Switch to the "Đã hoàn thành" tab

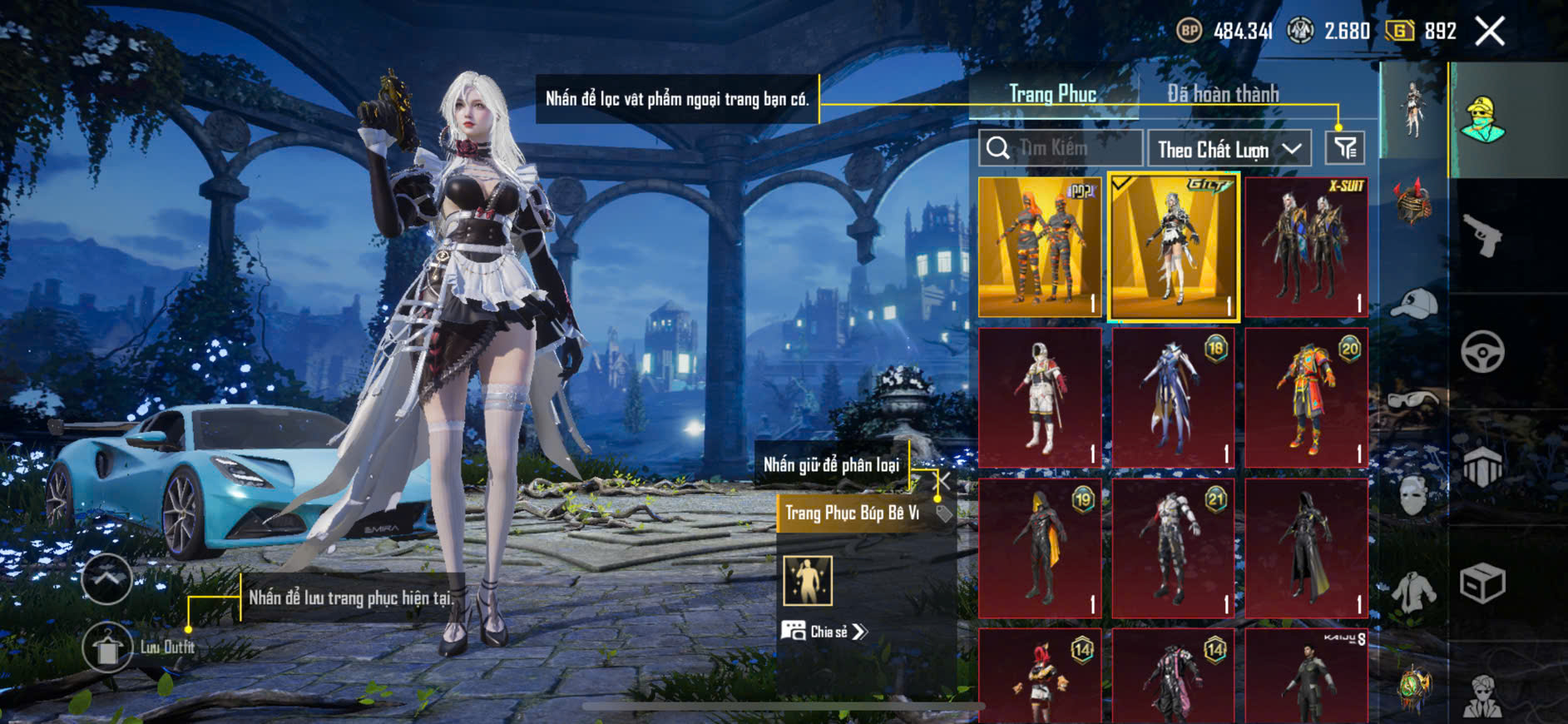point(1222,94)
